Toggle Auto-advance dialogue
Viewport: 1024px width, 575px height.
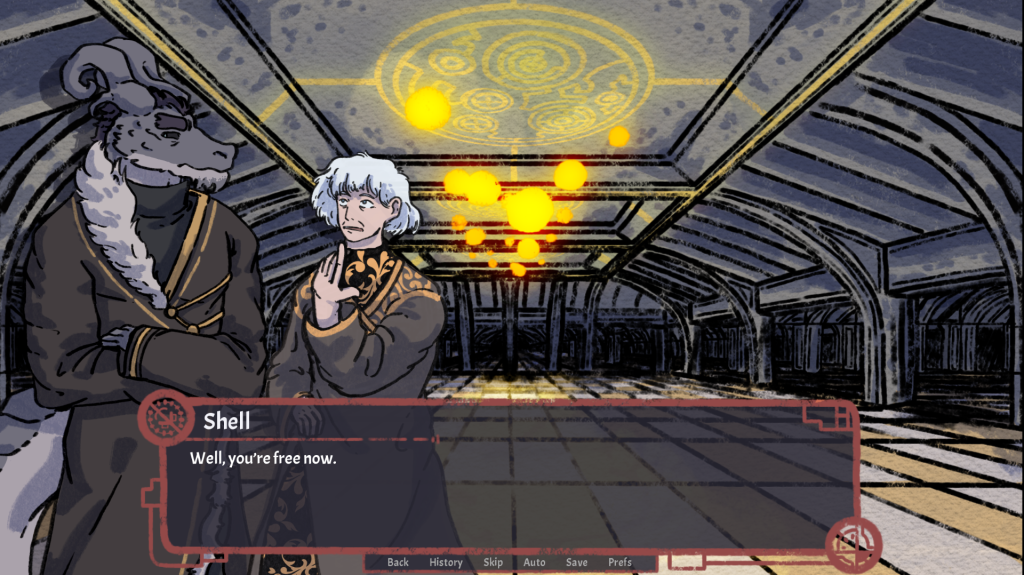[535, 562]
